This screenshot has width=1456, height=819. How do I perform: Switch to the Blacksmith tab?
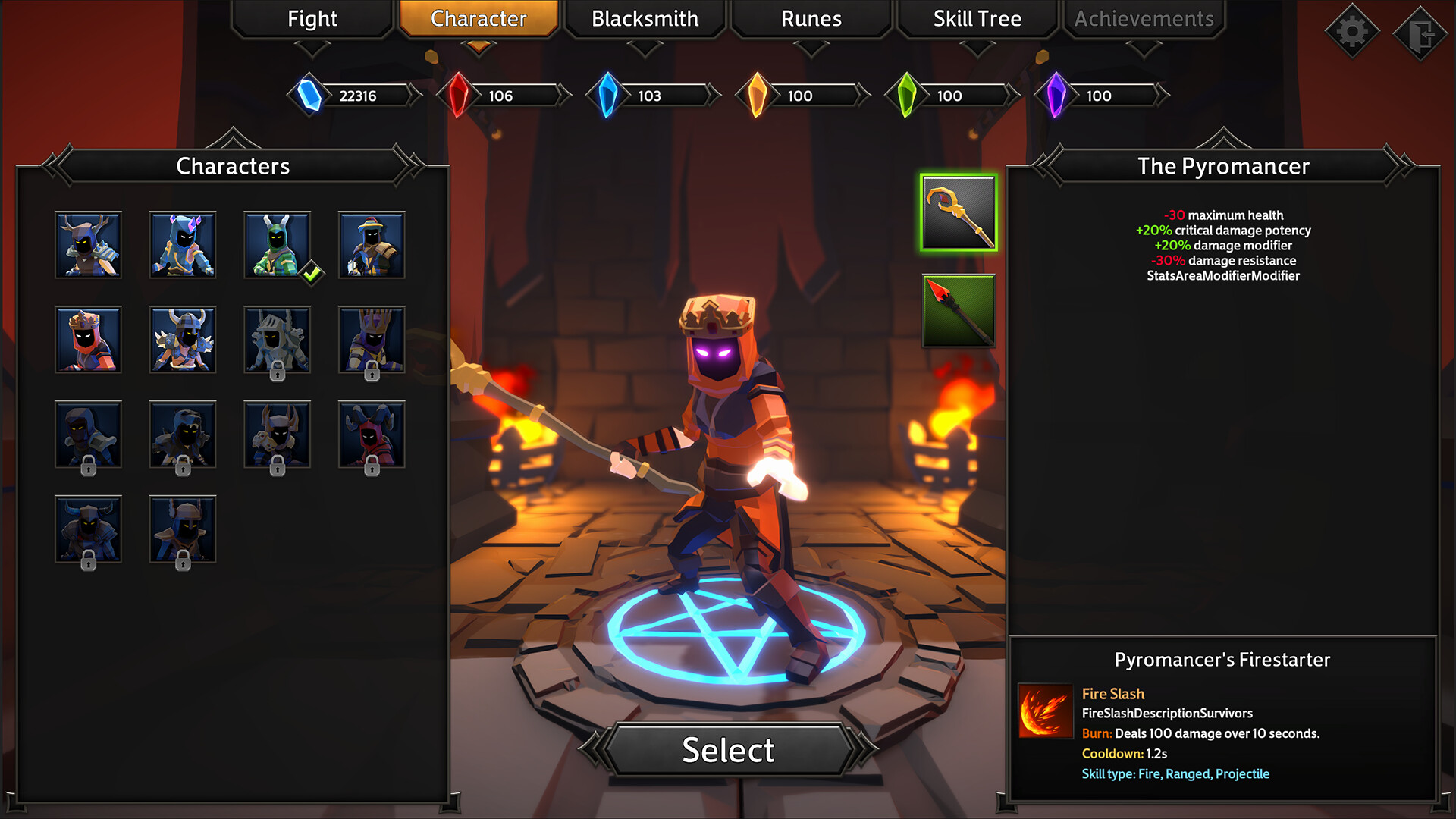pyautogui.click(x=645, y=19)
